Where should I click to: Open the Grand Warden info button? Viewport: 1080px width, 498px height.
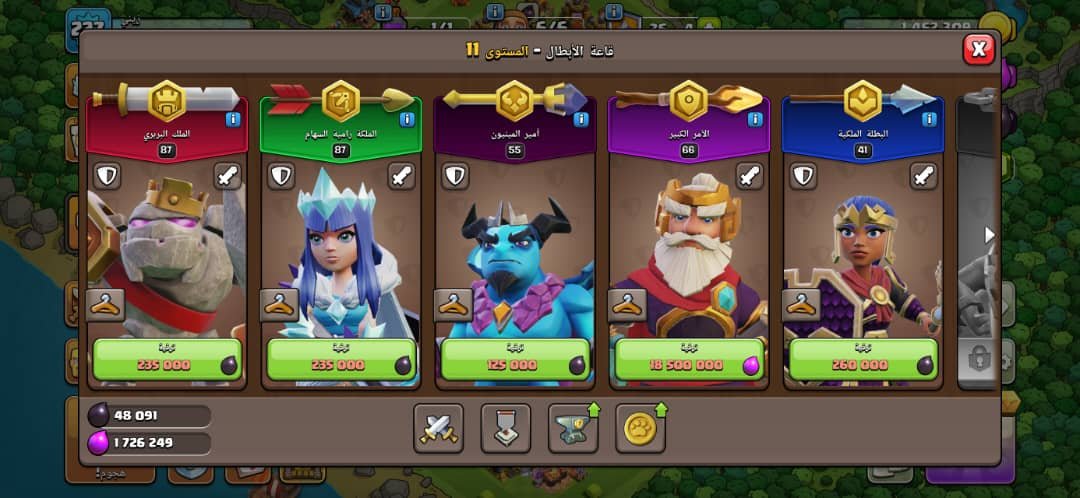(x=755, y=119)
